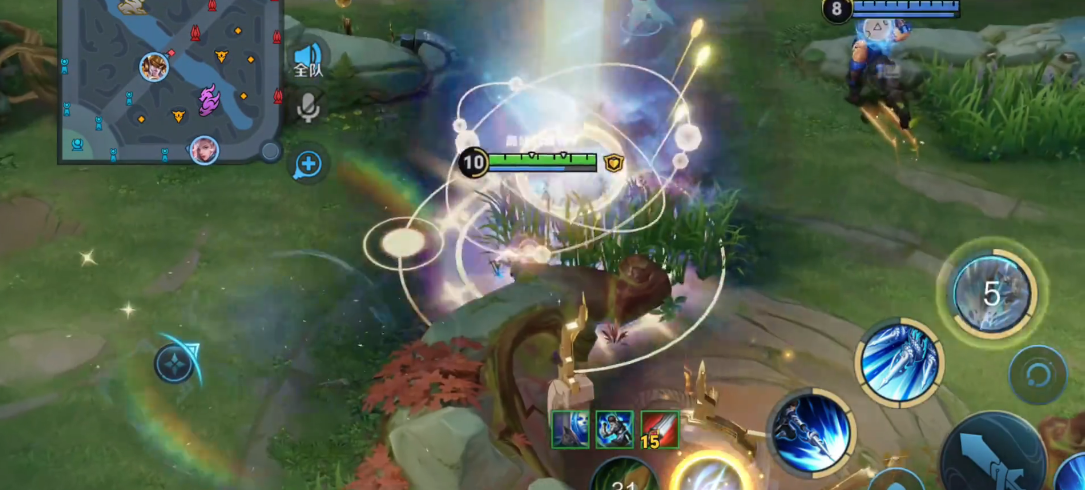Select the purple dragon marker on minimap

pos(209,99)
